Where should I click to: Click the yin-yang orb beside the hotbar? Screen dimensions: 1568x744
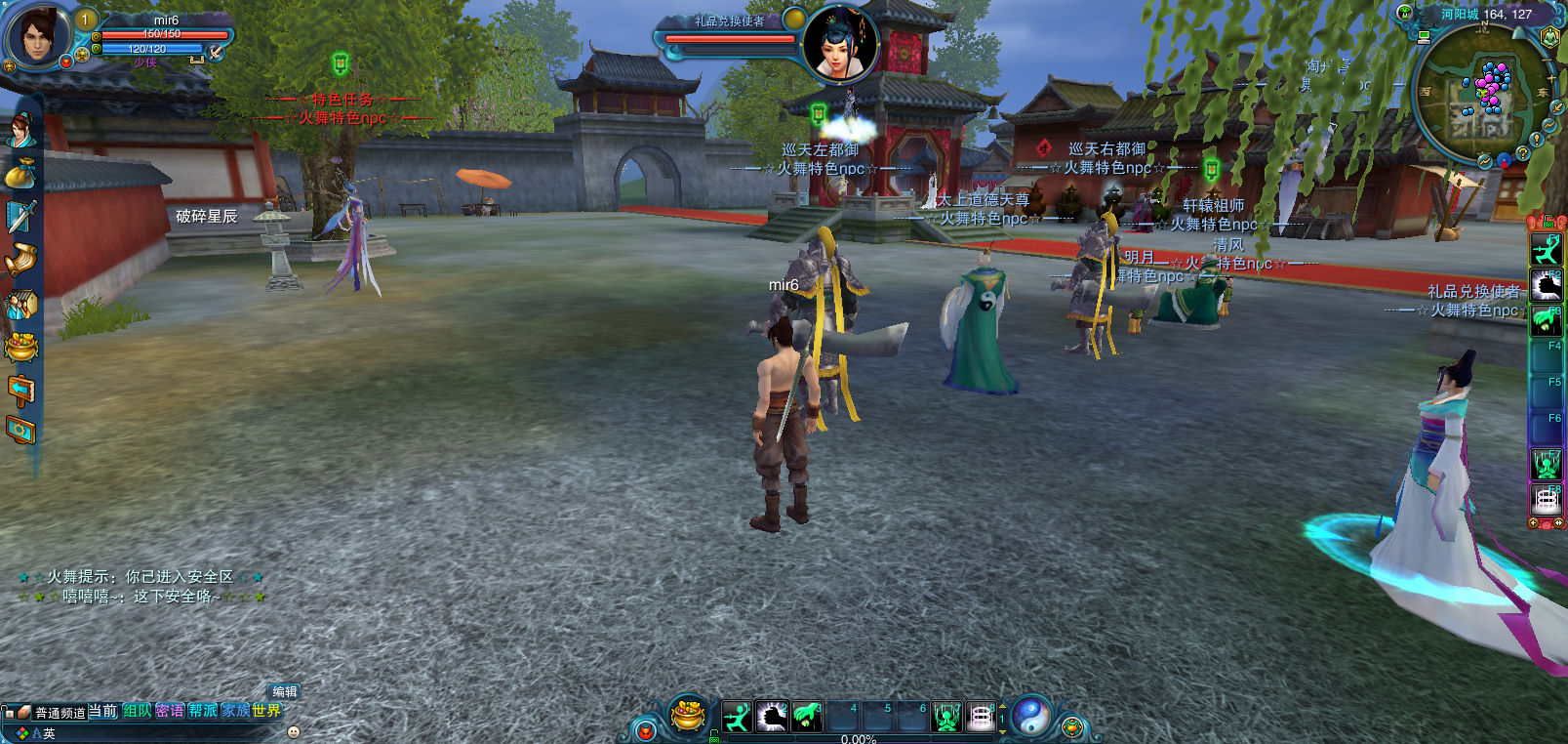coord(1030,717)
